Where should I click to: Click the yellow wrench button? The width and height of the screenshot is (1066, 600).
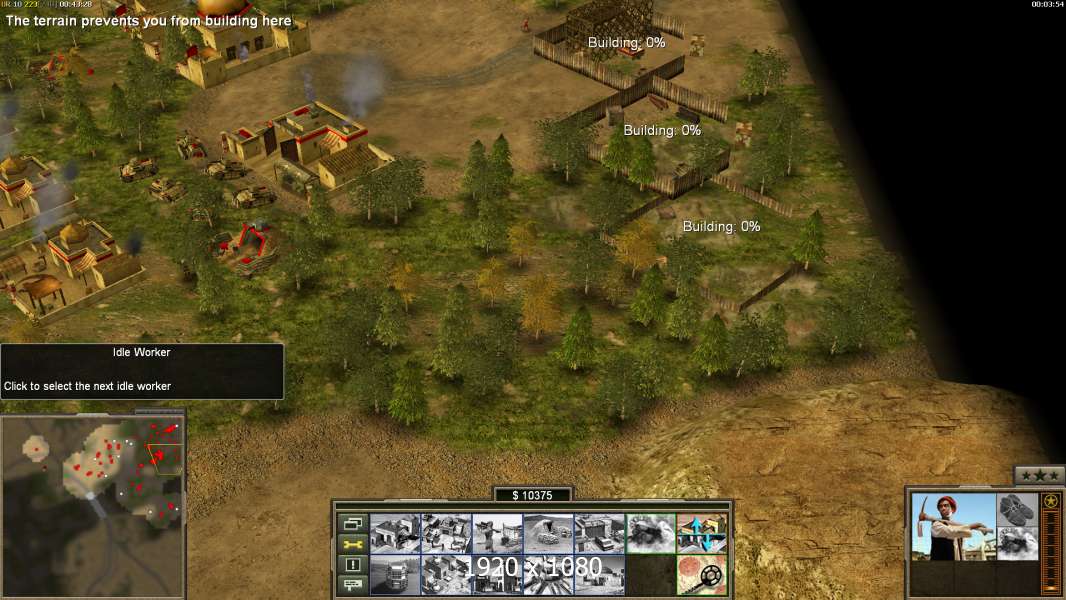353,544
